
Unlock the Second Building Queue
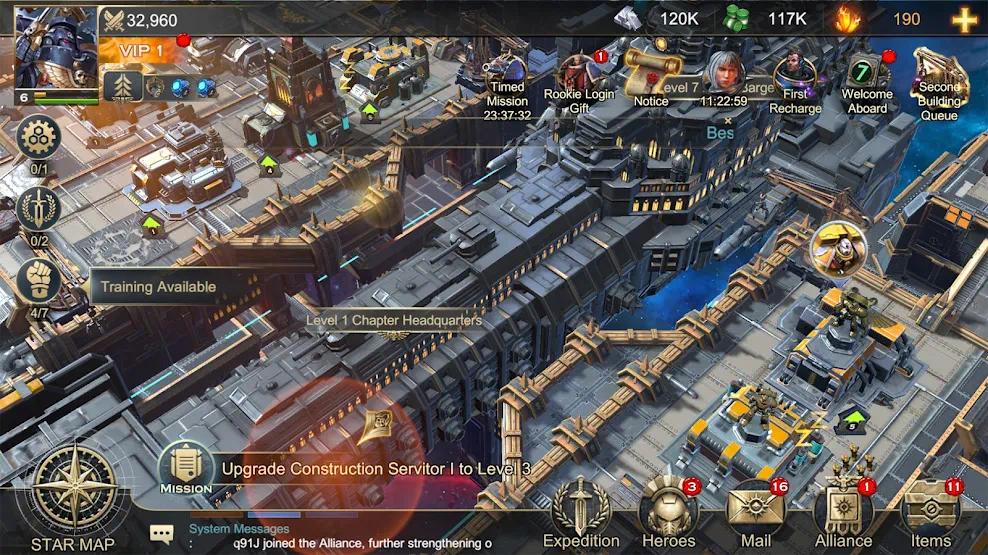[939, 82]
